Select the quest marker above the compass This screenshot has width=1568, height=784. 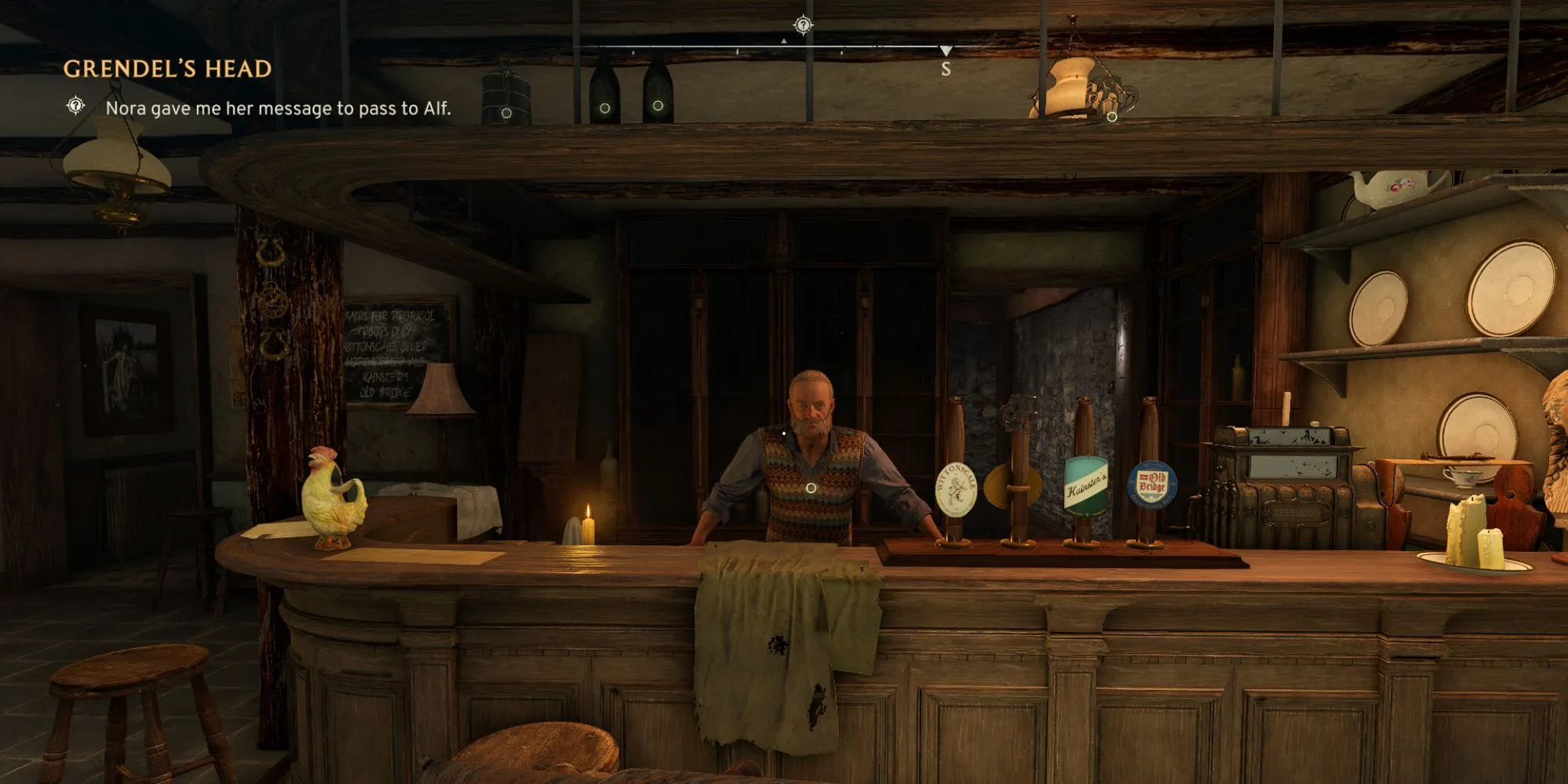[x=803, y=25]
